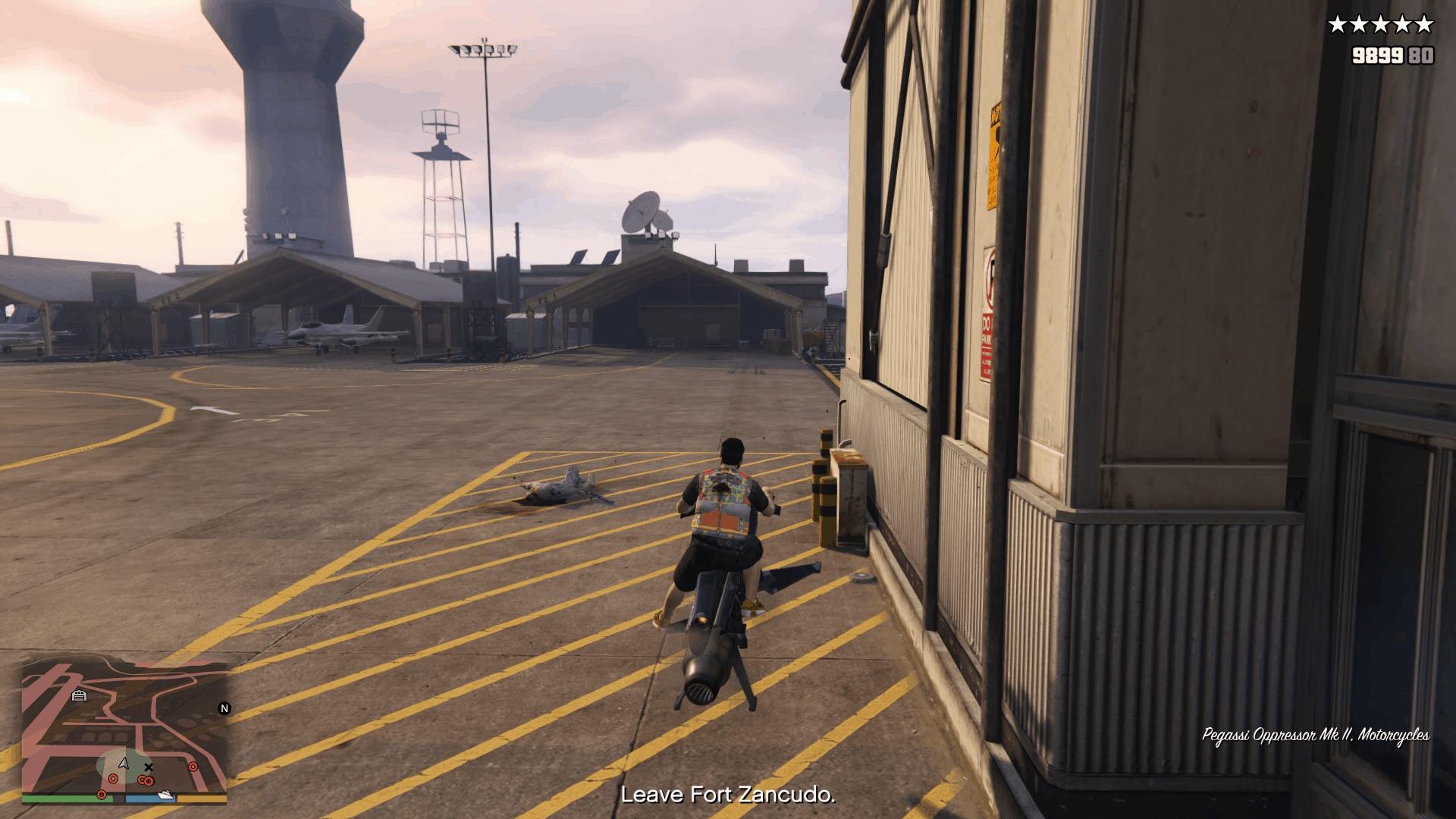
Task: Click the garage icon on the minimap
Action: coord(80,695)
